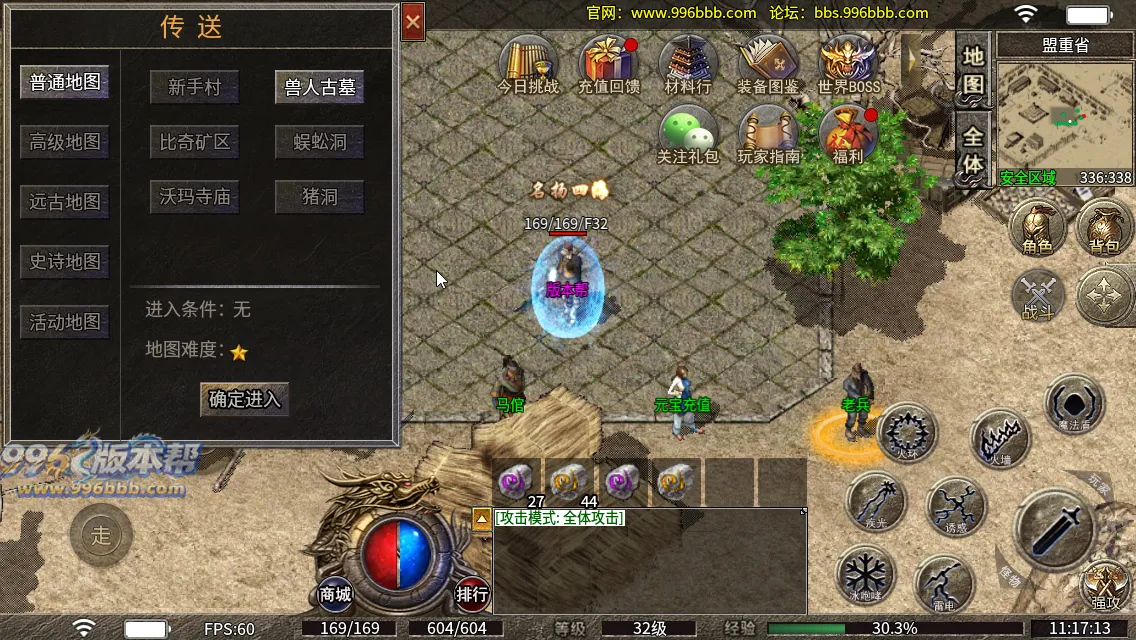Show the 排行 rankings
Viewport: 1136px width, 640px height.
(473, 593)
